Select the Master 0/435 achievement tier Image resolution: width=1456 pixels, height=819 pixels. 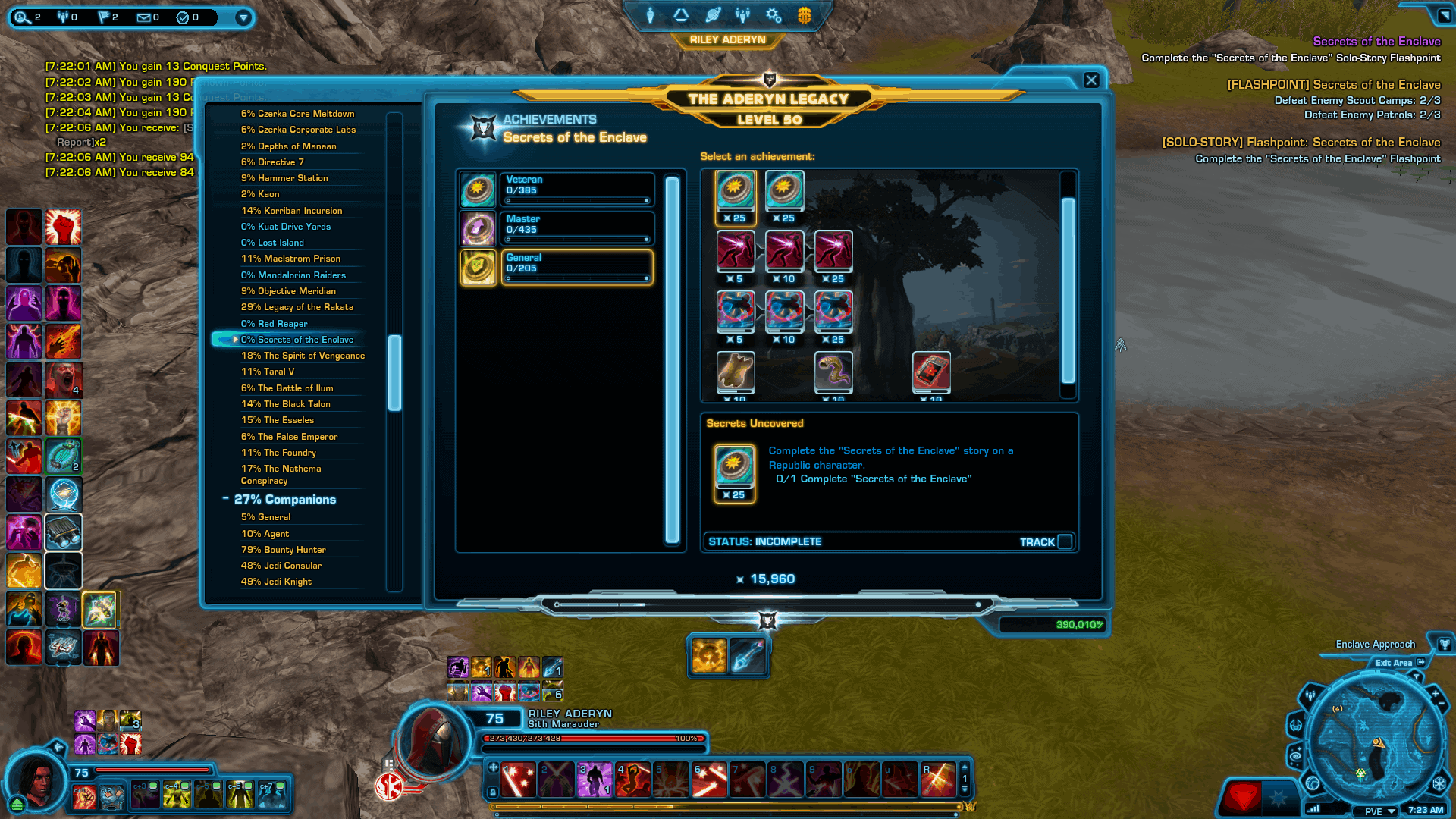(577, 228)
